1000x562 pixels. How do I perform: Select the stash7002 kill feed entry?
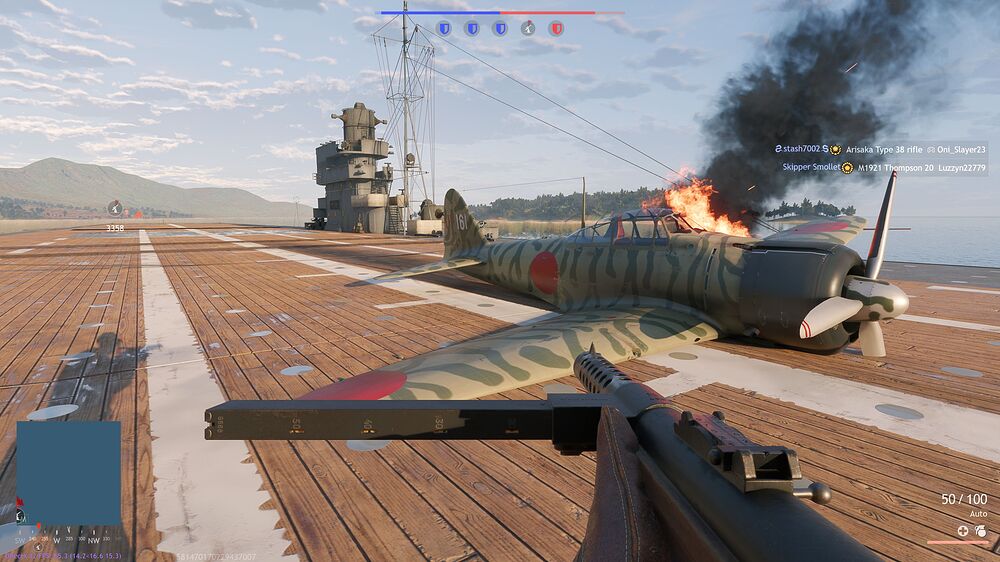880,149
